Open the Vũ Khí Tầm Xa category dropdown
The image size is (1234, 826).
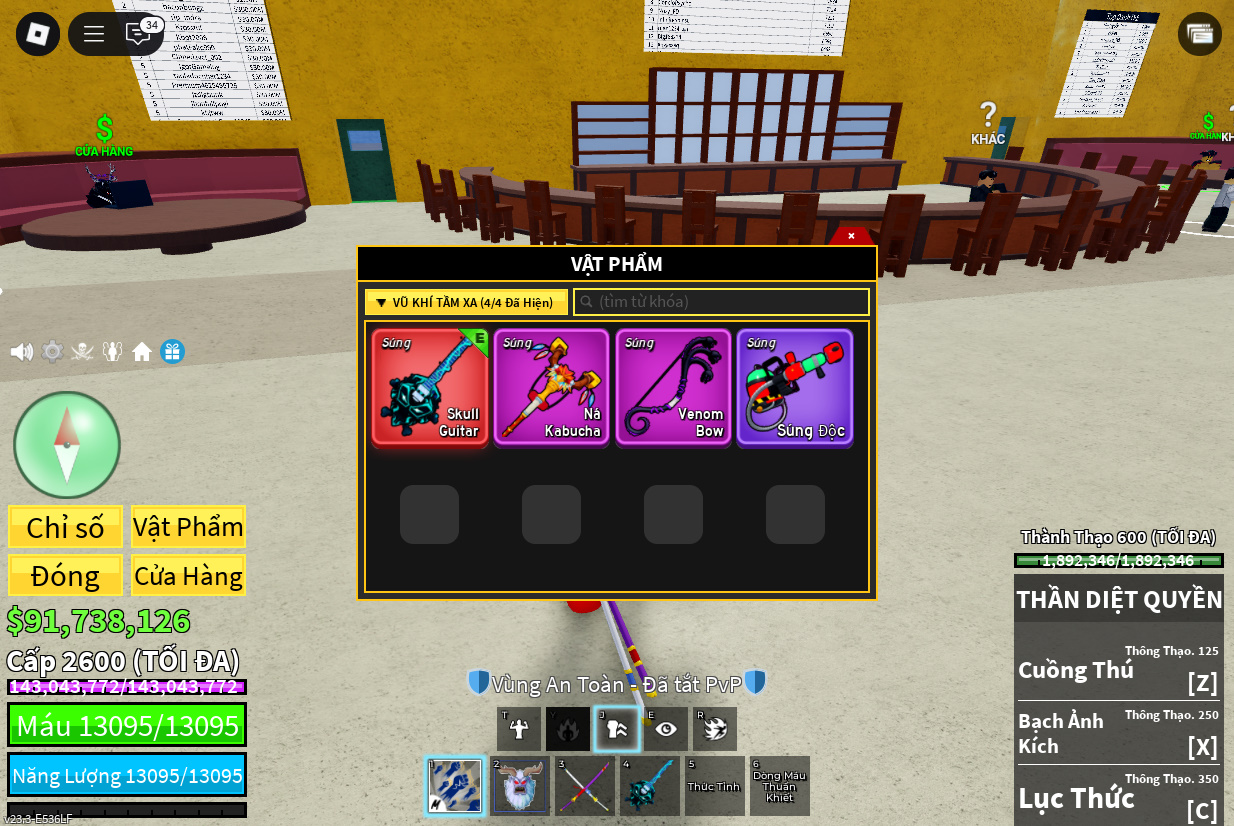click(466, 302)
